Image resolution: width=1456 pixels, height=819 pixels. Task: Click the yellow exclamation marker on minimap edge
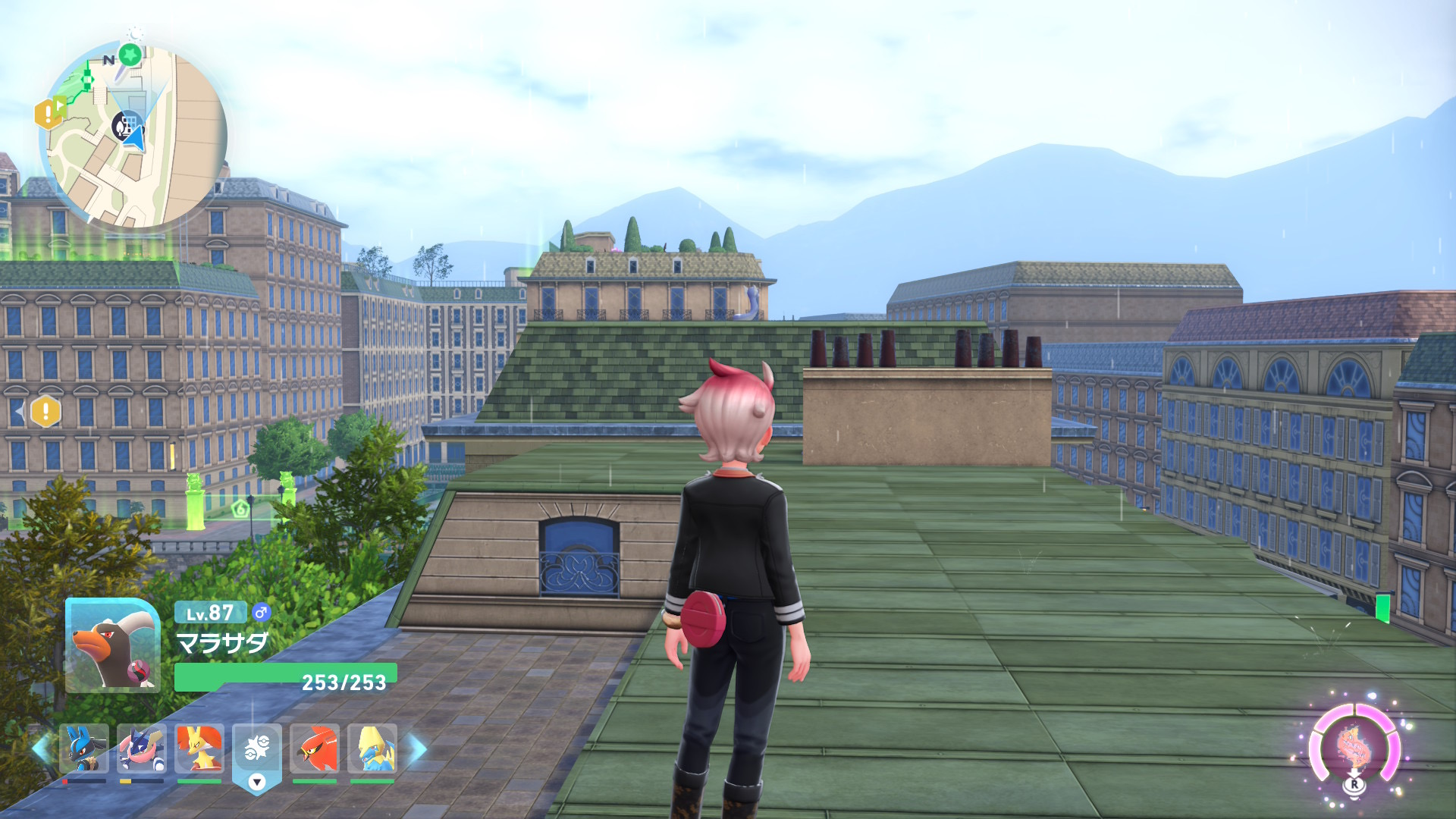(x=48, y=115)
